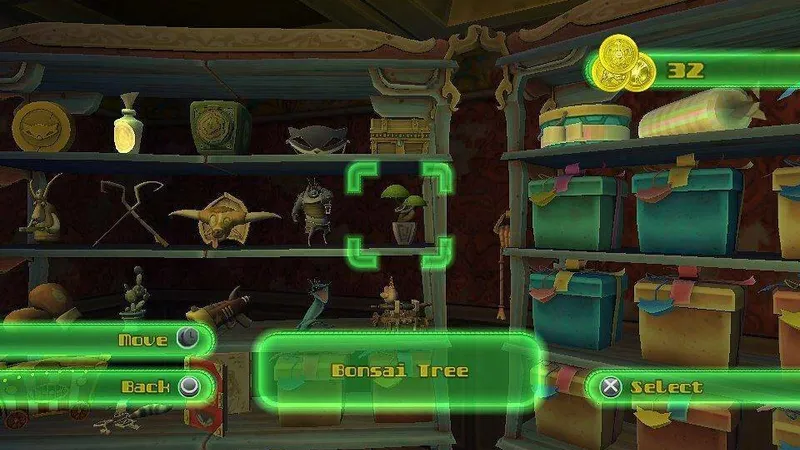This screenshot has width=800, height=450.
Task: Select the green engraved box treasure
Action: [220, 126]
